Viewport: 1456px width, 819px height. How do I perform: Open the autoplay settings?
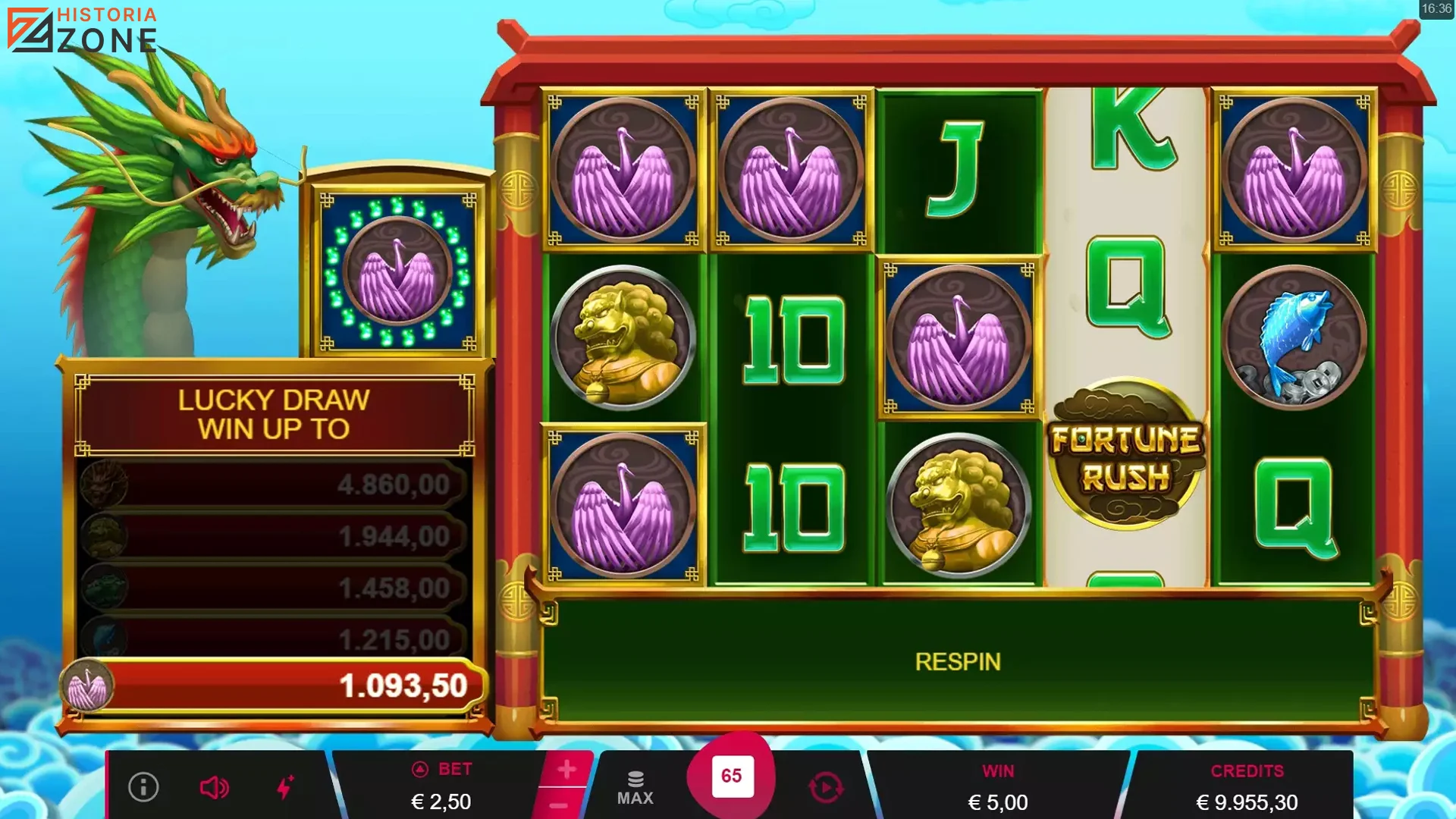[x=826, y=786]
